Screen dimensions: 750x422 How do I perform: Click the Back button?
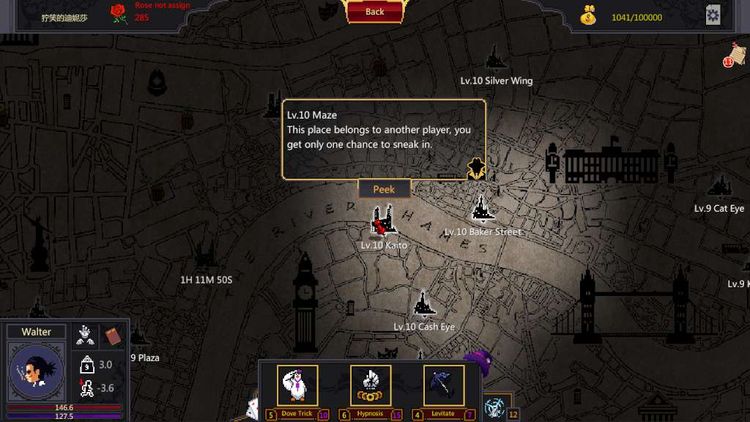[375, 11]
